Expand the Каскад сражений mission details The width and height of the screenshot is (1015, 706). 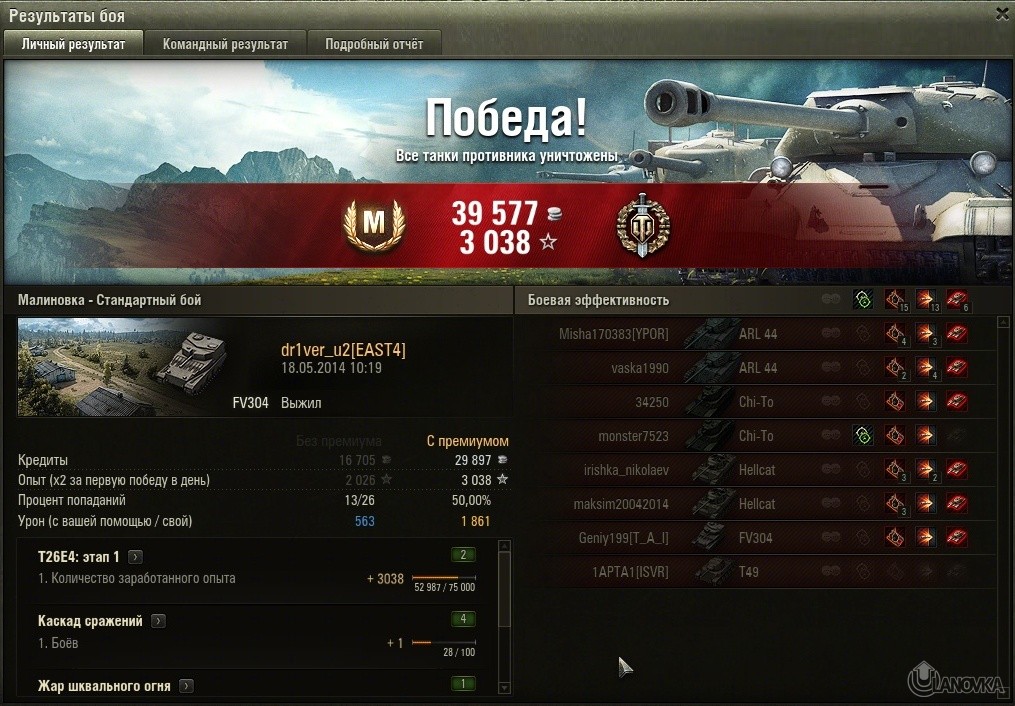point(158,621)
